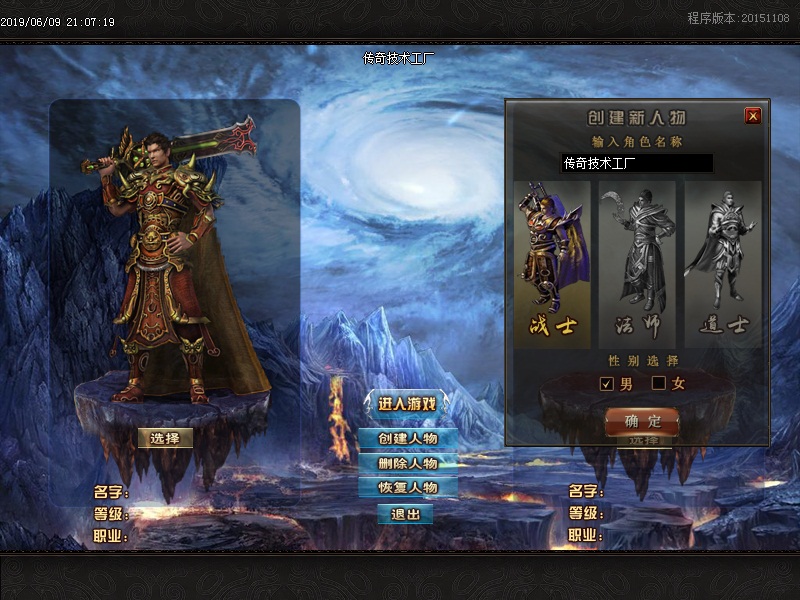The image size is (800, 600).
Task: Click the 进入游戏 enter game button
Action: point(407,404)
